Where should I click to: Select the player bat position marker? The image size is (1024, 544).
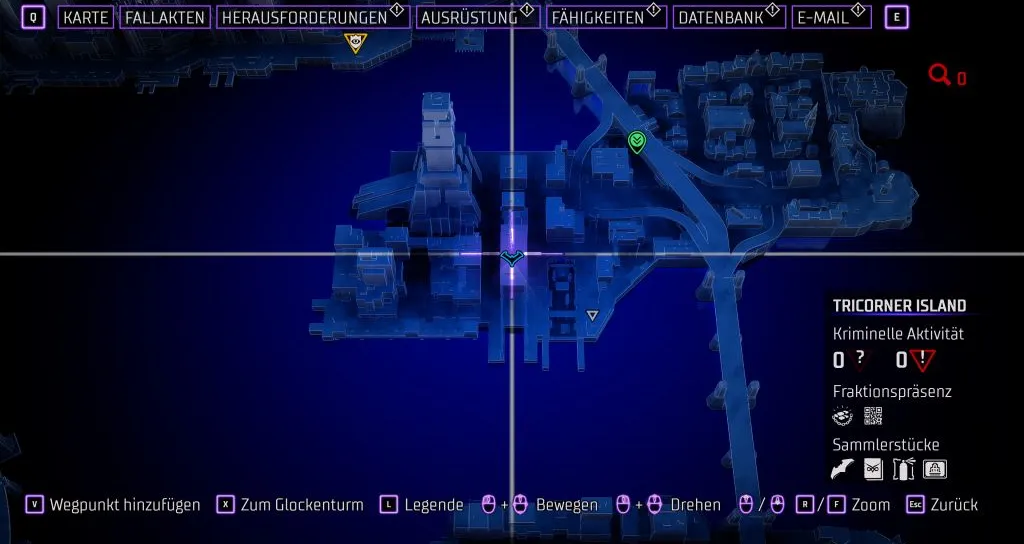click(x=512, y=259)
